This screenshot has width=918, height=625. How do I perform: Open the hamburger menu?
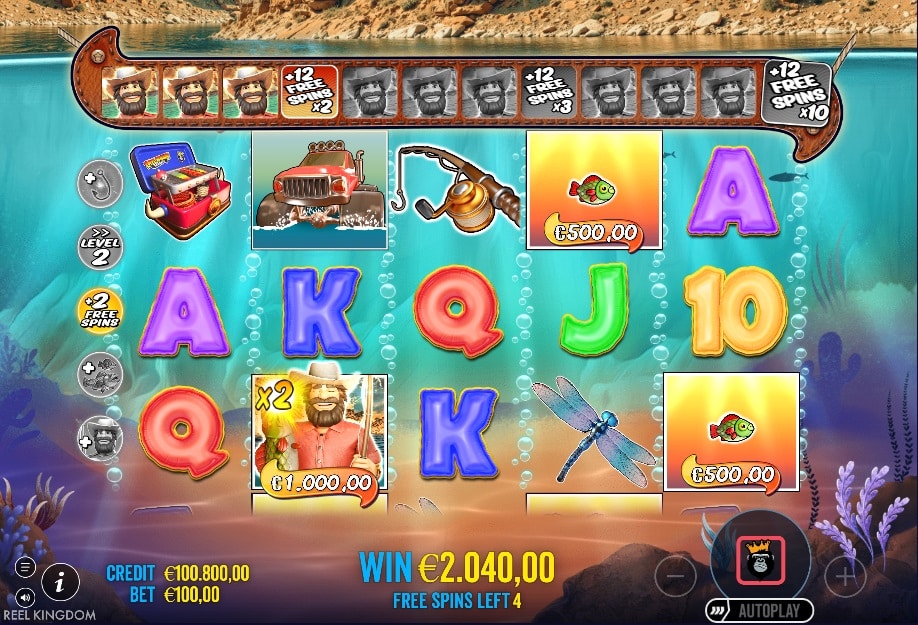click(x=26, y=567)
